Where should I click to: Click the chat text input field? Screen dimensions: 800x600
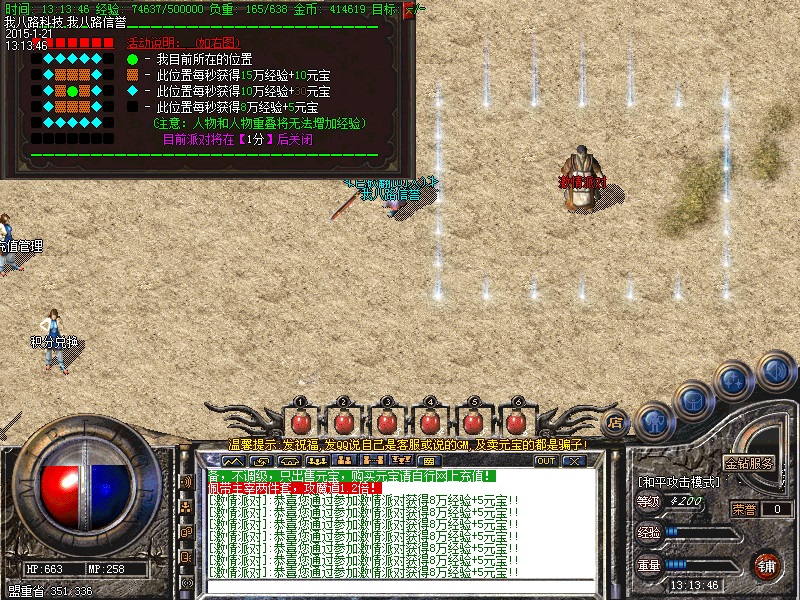pyautogui.click(x=400, y=586)
